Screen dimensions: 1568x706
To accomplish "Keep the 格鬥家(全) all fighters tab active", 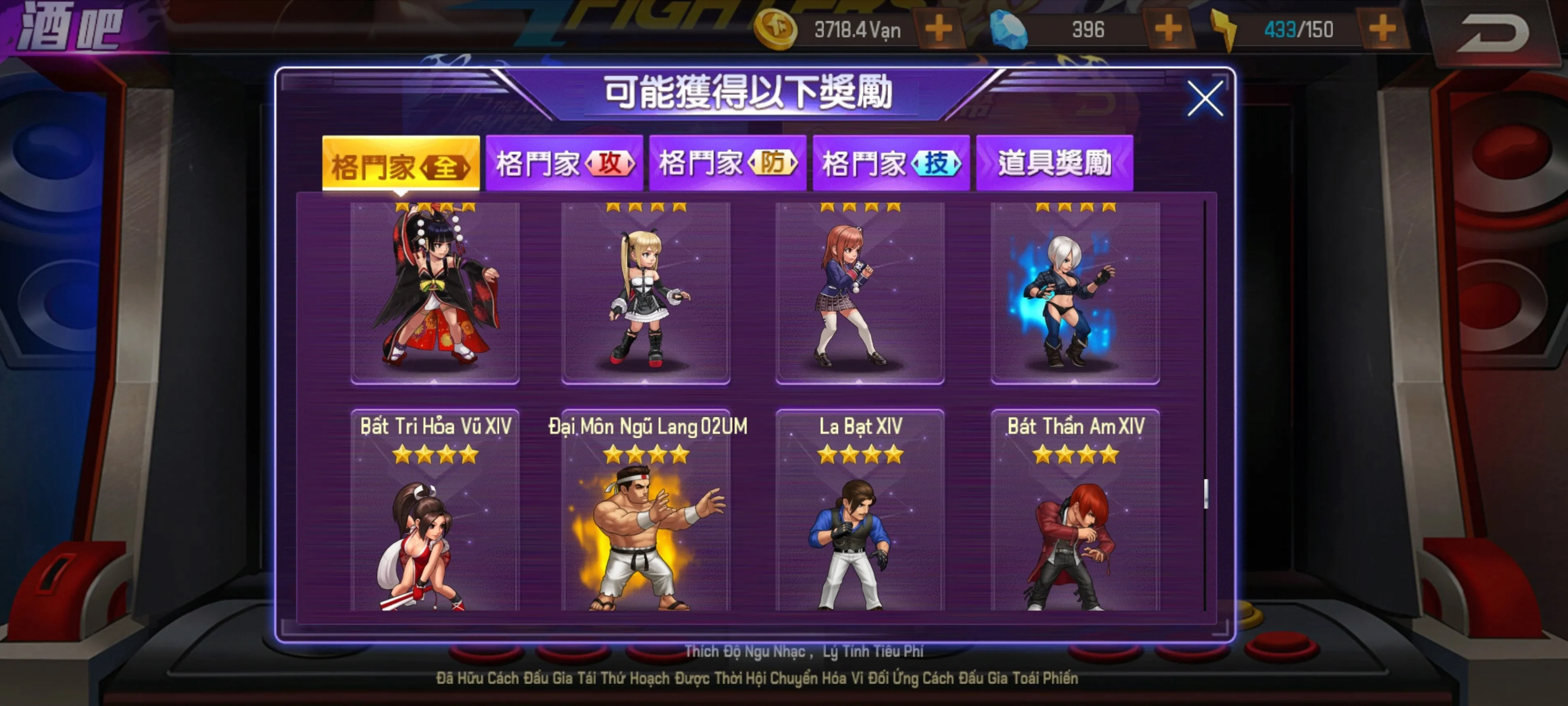I will pyautogui.click(x=400, y=163).
